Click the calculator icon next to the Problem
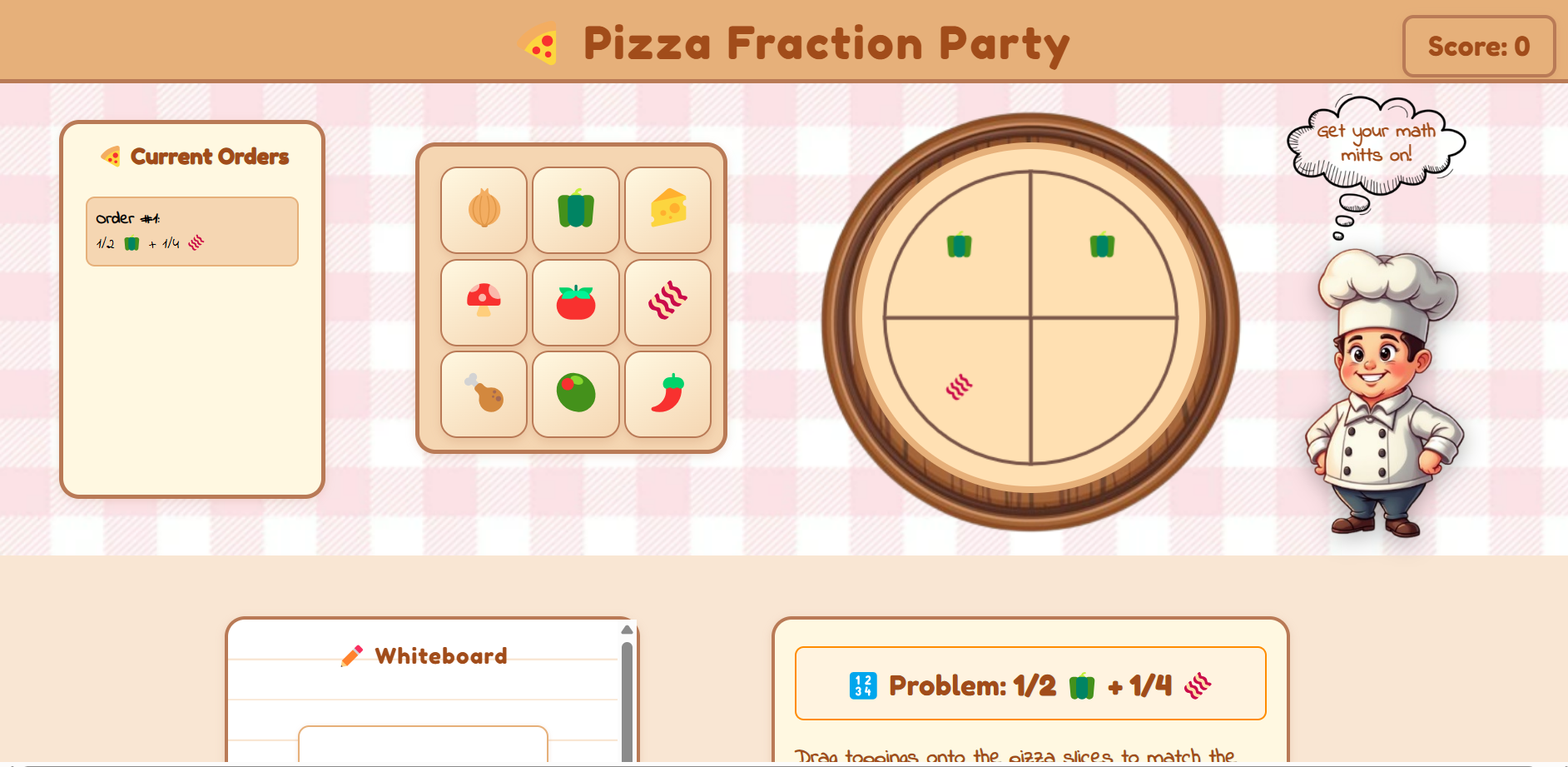The height and width of the screenshot is (767, 1568). point(862,685)
